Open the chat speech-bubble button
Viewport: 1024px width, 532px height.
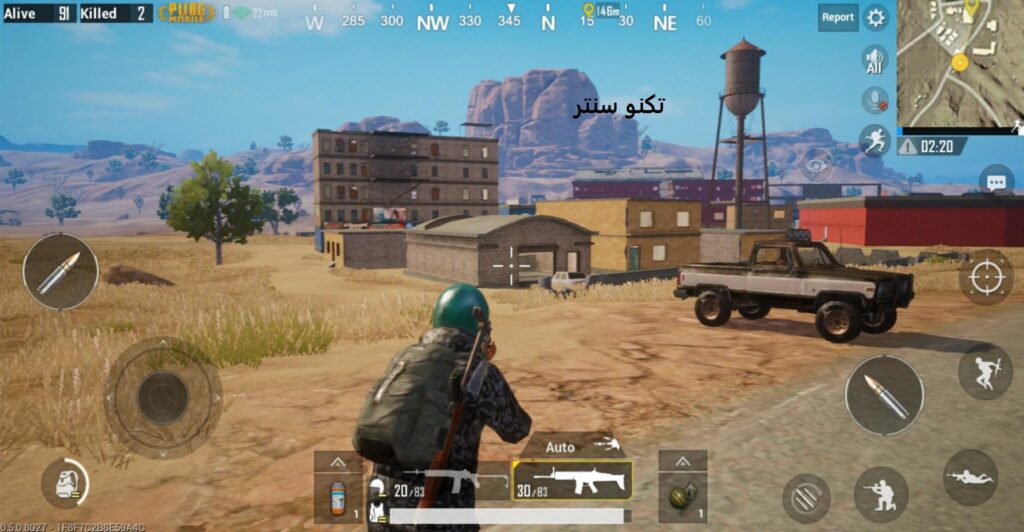[995, 183]
